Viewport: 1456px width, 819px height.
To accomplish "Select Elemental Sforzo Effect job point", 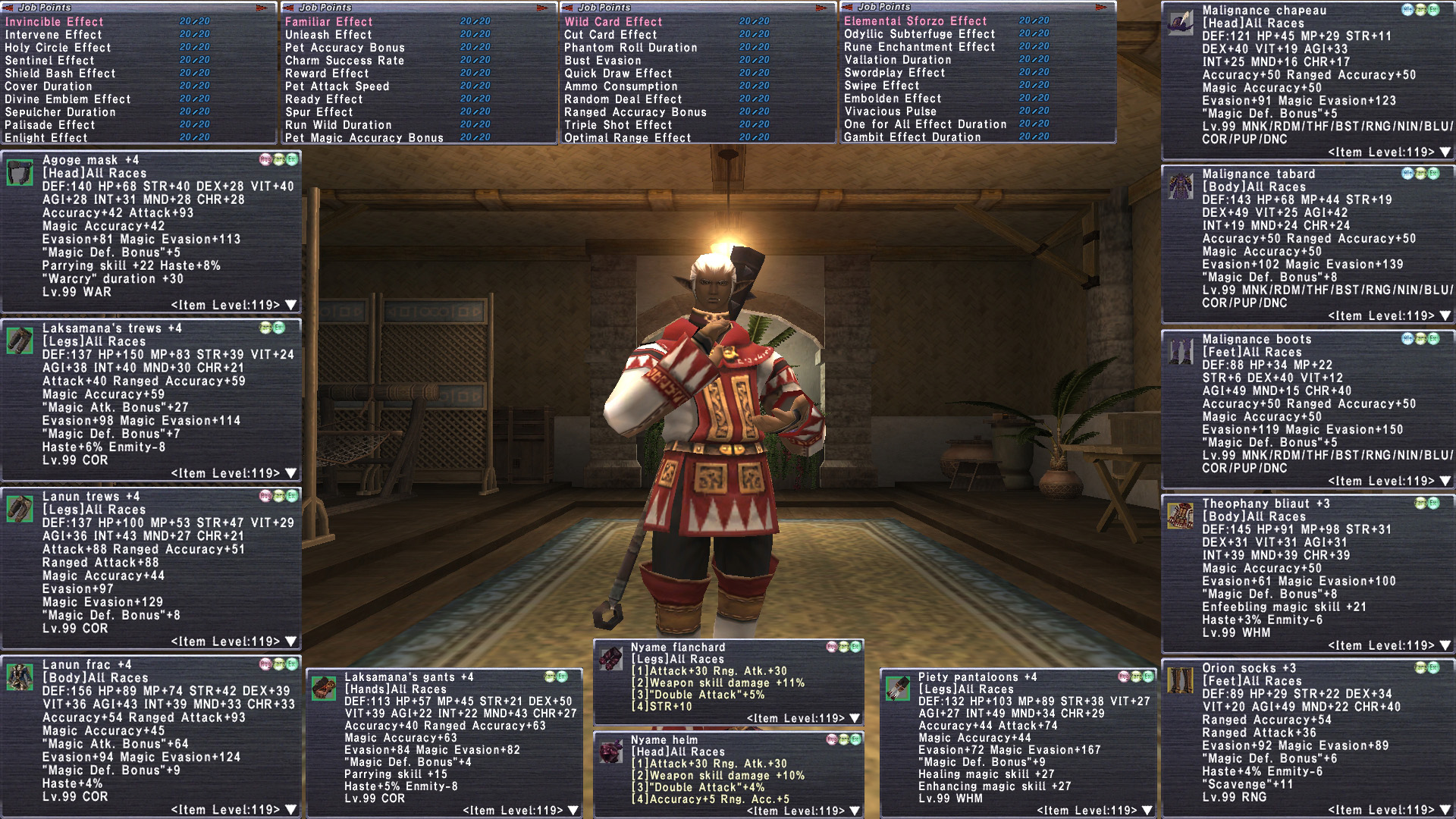I will tap(915, 21).
